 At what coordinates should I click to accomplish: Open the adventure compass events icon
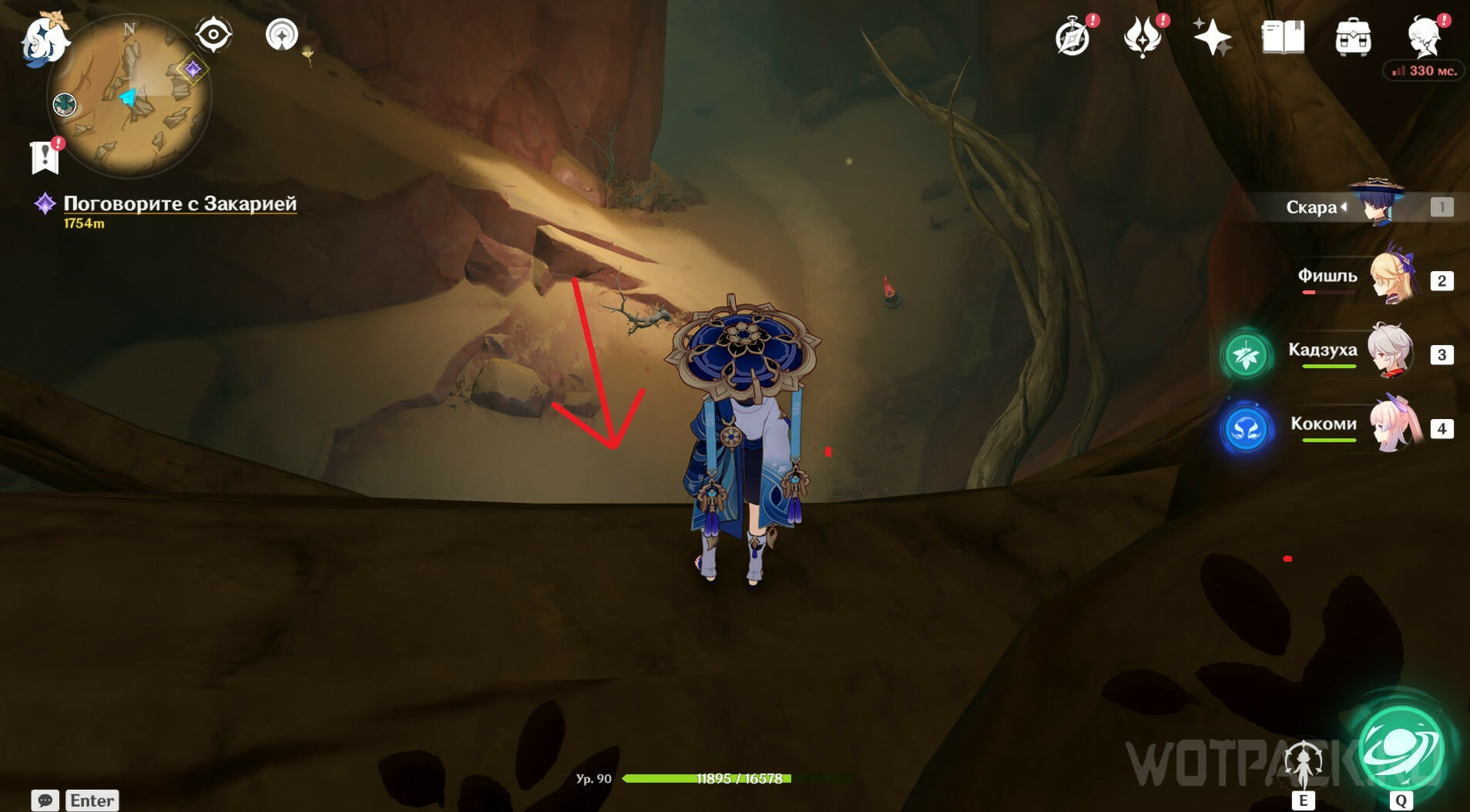pyautogui.click(x=1073, y=37)
